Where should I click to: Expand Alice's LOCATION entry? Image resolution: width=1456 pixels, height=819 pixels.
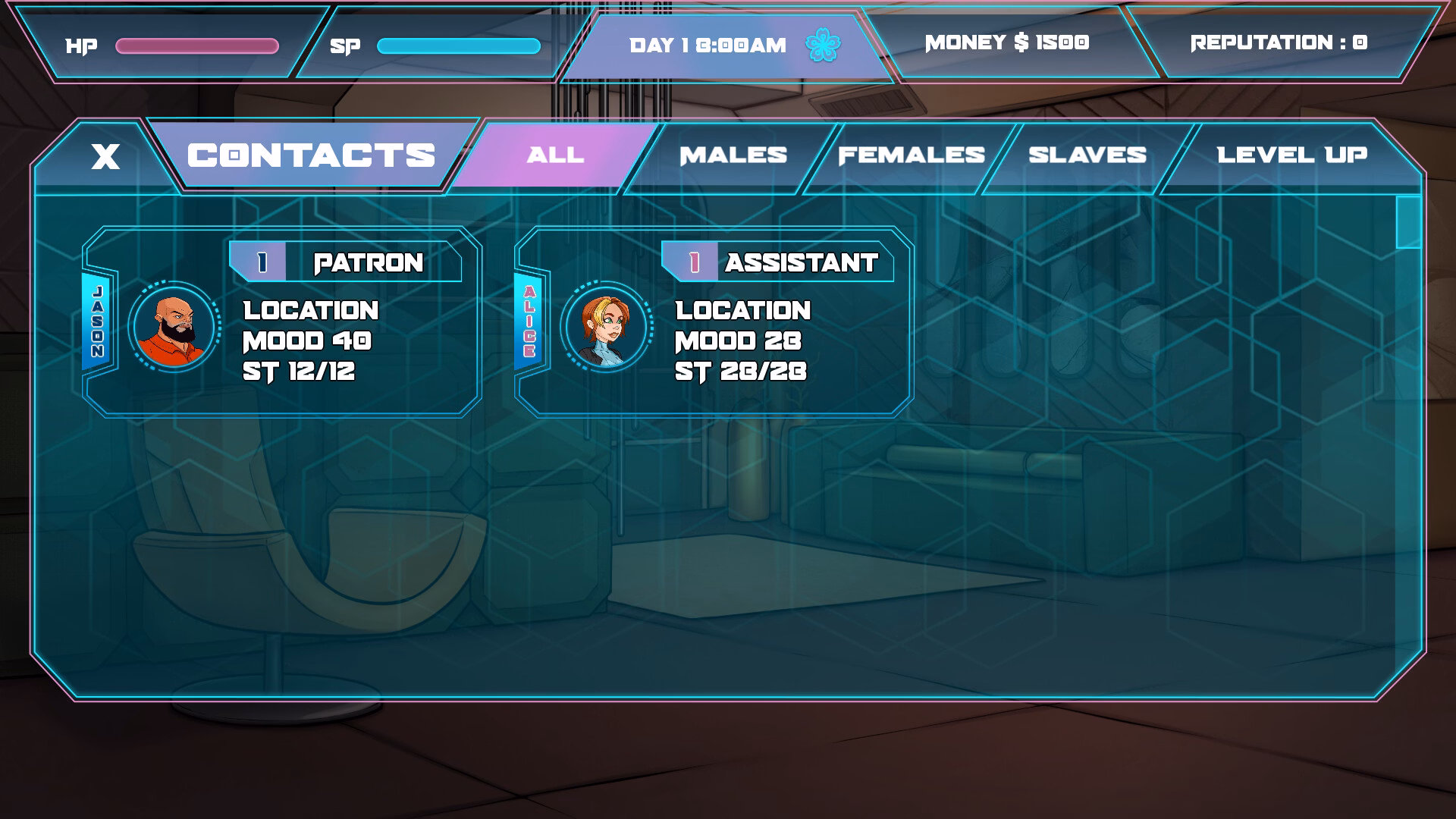click(743, 310)
